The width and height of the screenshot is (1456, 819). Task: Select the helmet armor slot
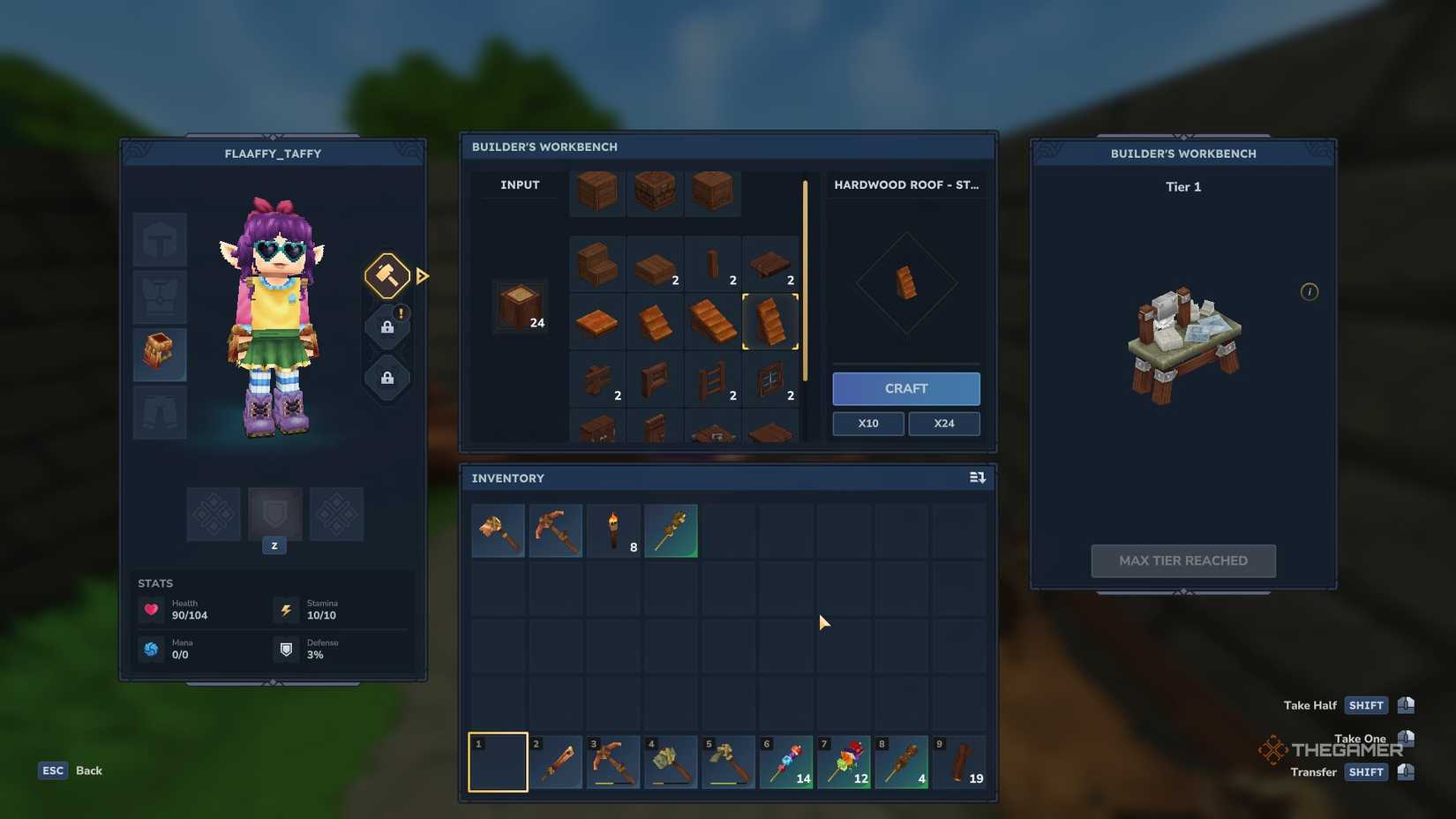point(160,239)
